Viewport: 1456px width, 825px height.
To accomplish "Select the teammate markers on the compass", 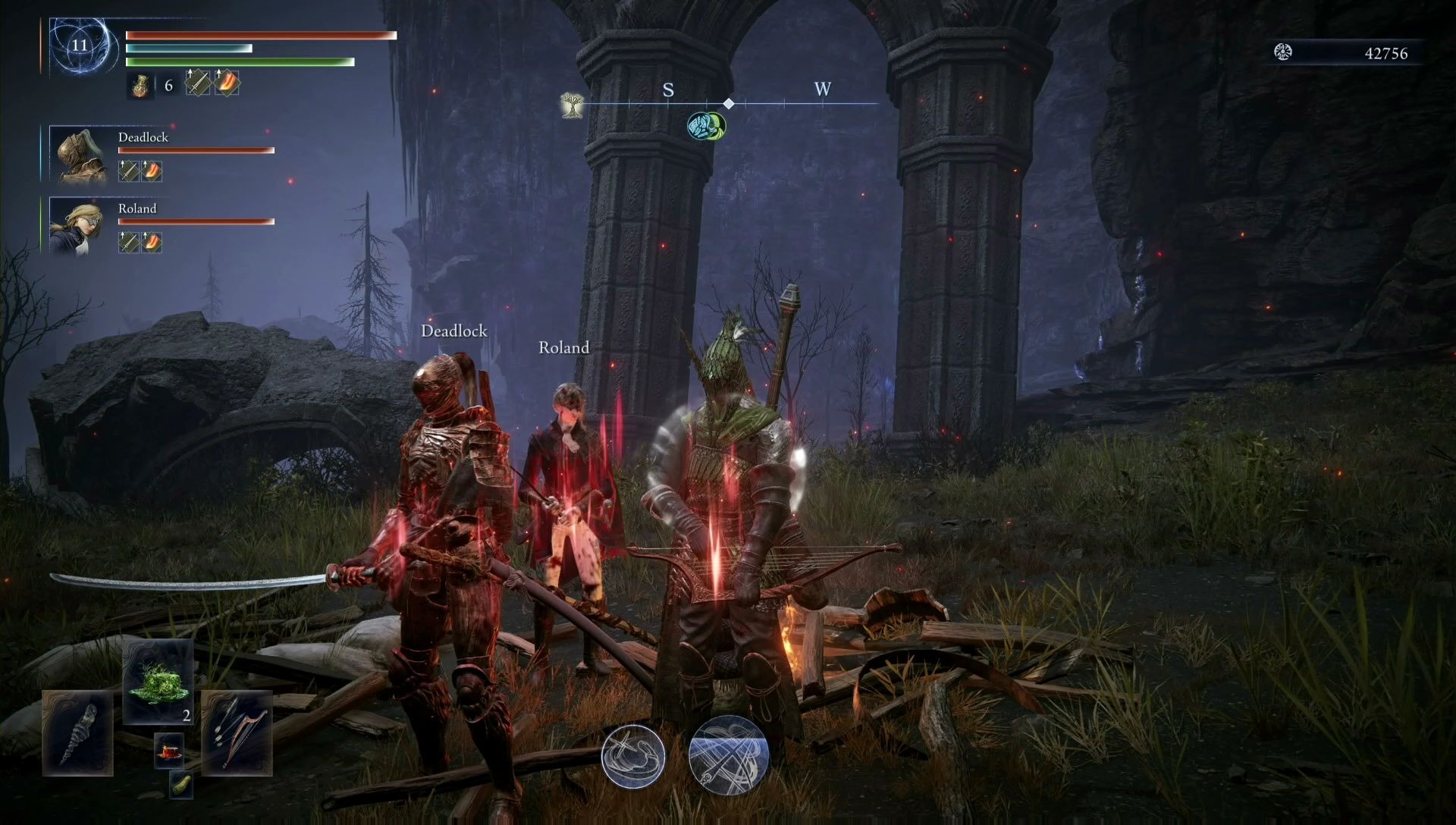I will coord(706,126).
